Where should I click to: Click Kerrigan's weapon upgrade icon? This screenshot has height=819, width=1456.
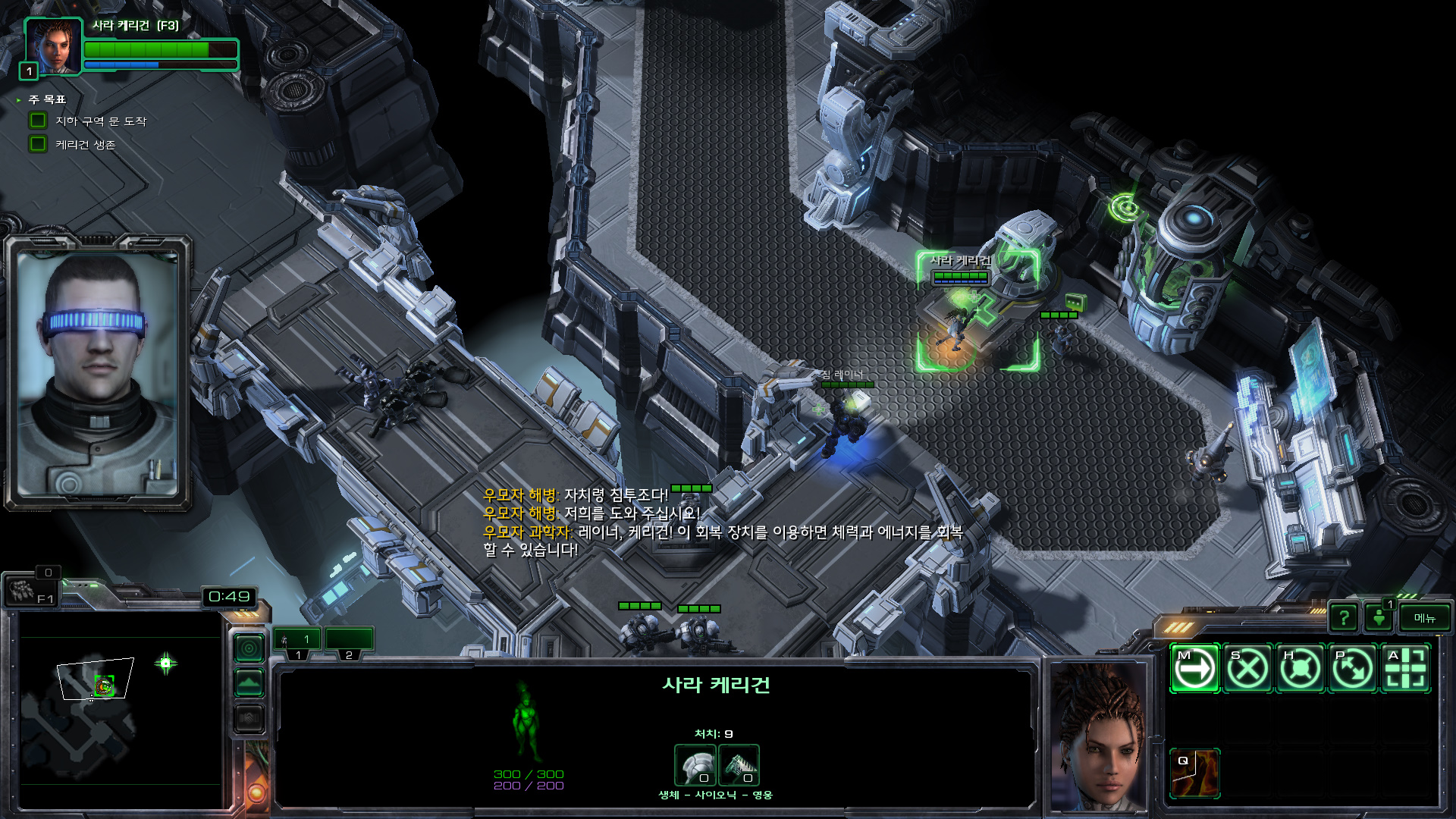(739, 764)
